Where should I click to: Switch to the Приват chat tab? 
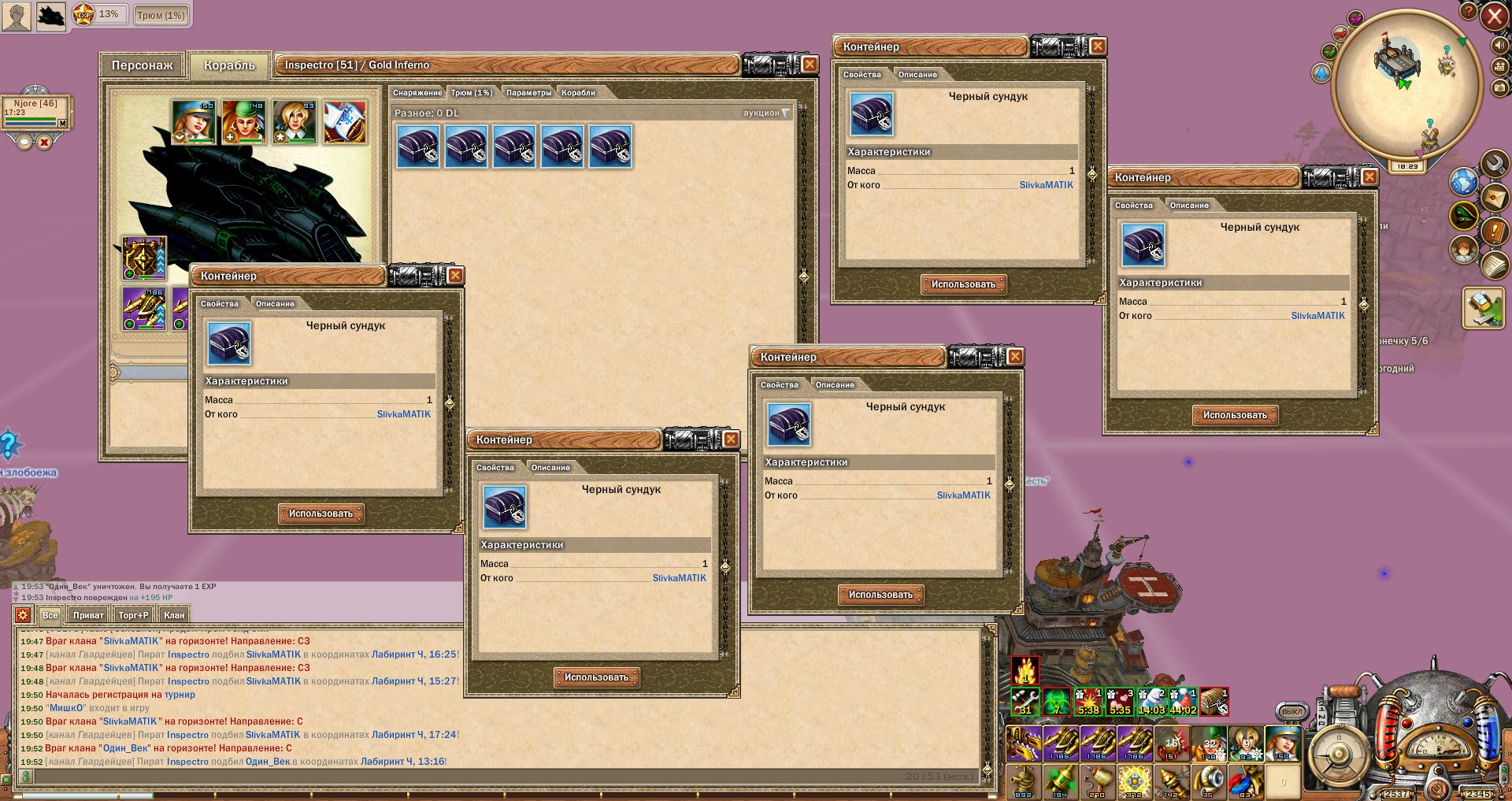(88, 615)
